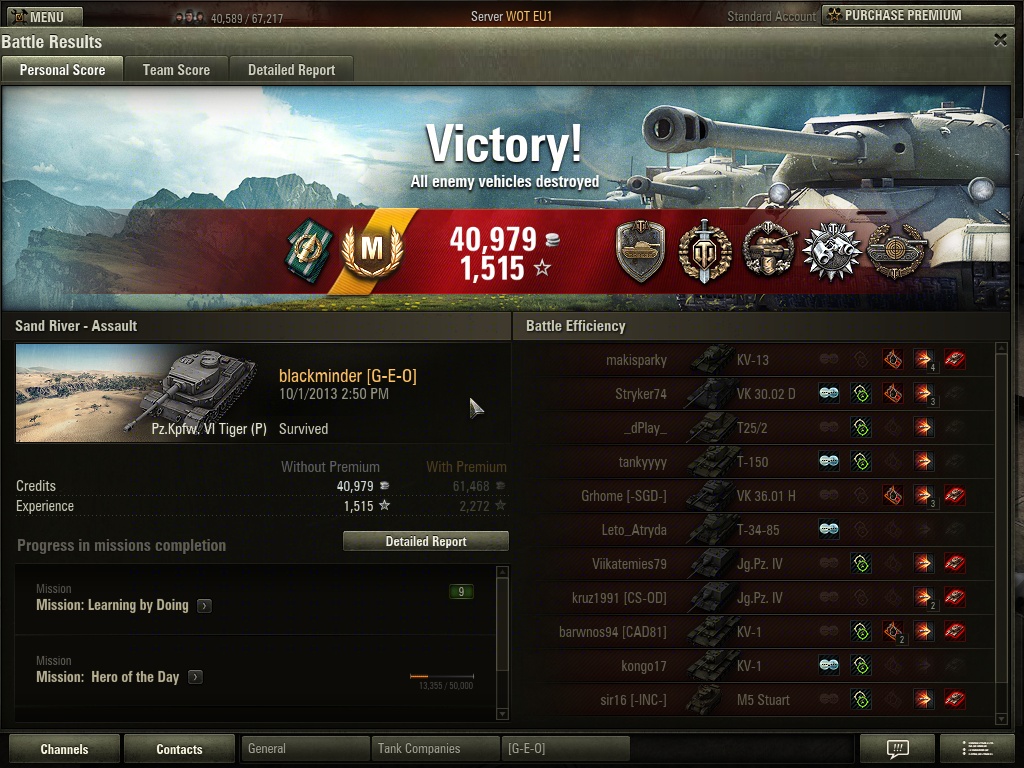Click the speech bubble notification icon
Viewport: 1024px width, 768px height.
pos(897,748)
